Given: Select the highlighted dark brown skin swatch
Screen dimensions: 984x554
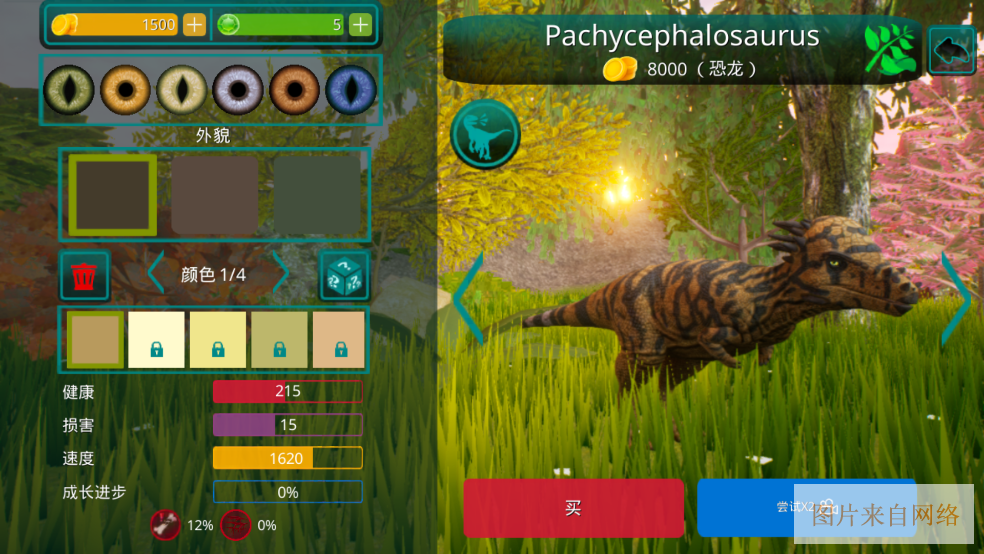Looking at the screenshot, I should [x=112, y=195].
